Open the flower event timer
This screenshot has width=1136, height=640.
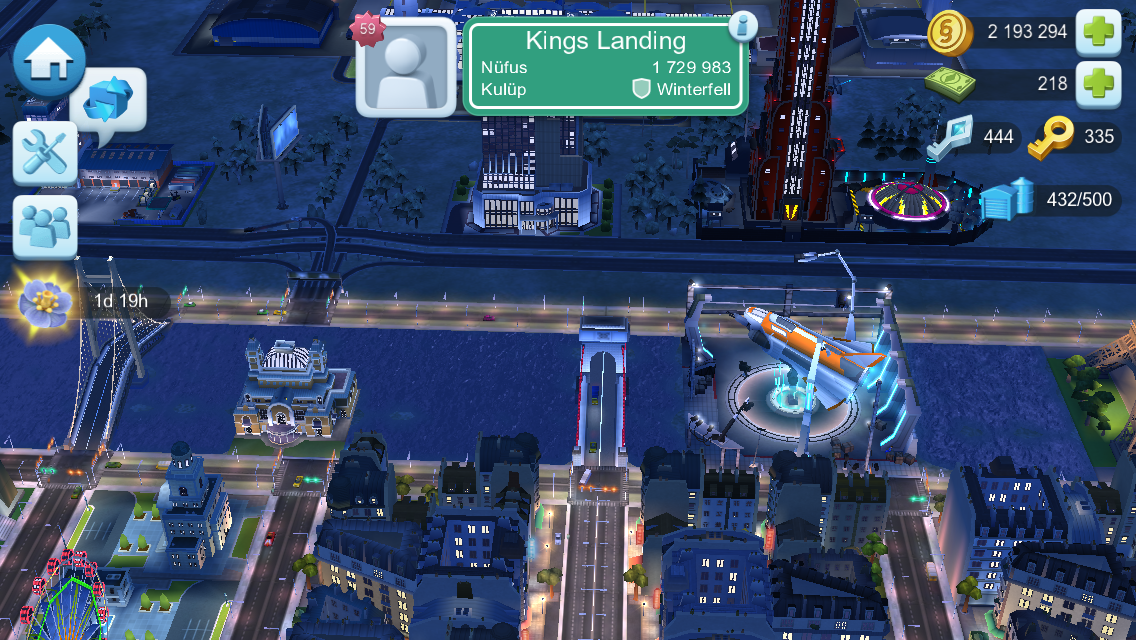pyautogui.click(x=44, y=298)
